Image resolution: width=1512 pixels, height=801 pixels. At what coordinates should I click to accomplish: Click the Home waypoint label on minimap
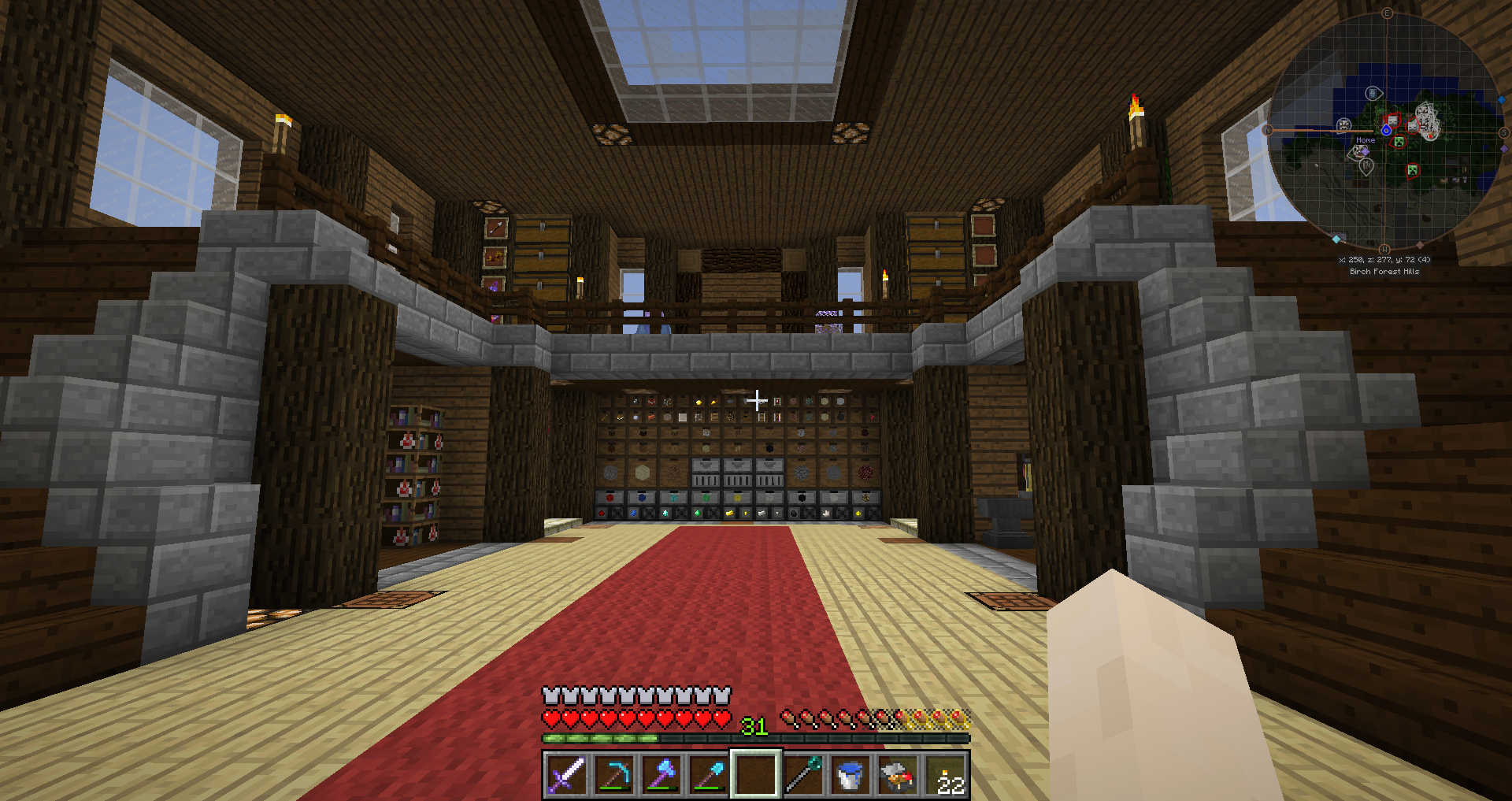click(x=1366, y=140)
